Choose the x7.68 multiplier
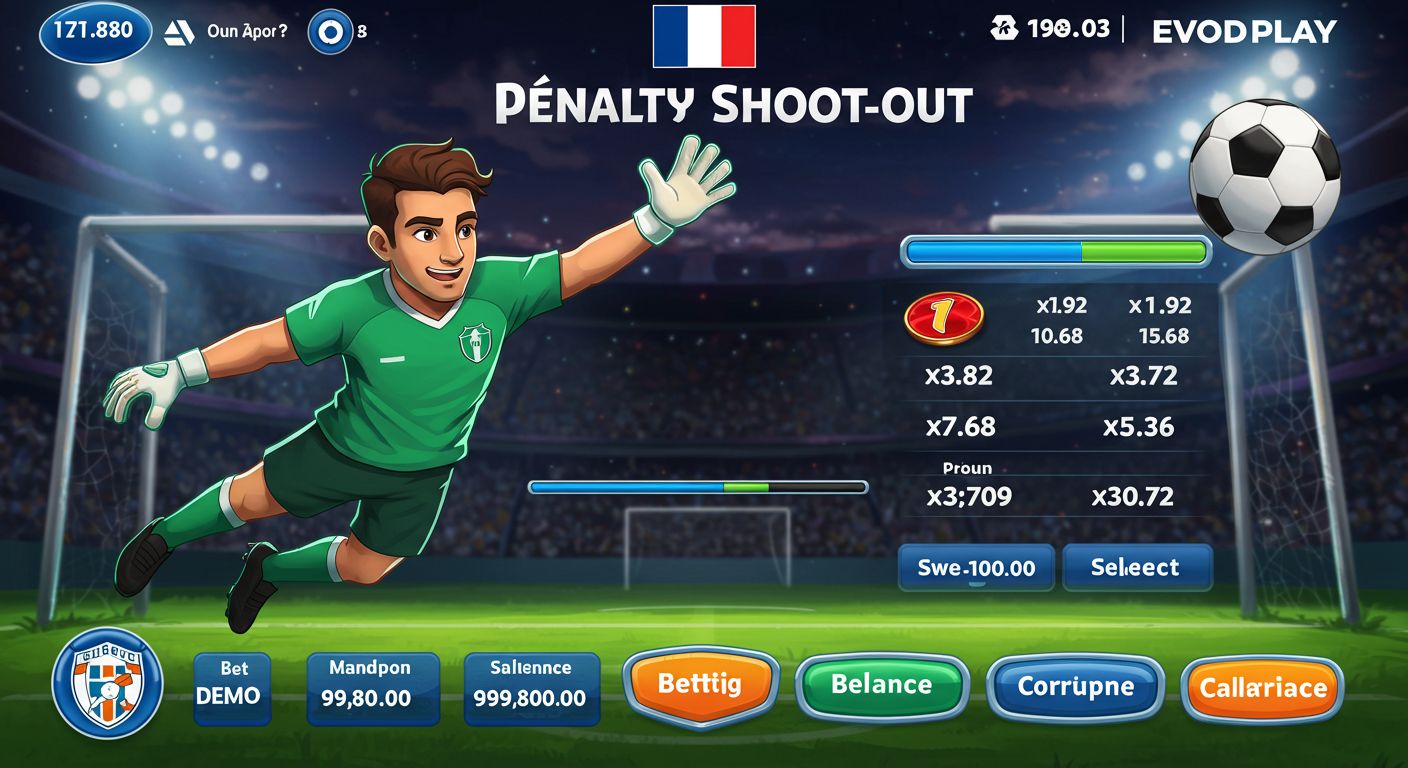The height and width of the screenshot is (768, 1408). (x=960, y=427)
